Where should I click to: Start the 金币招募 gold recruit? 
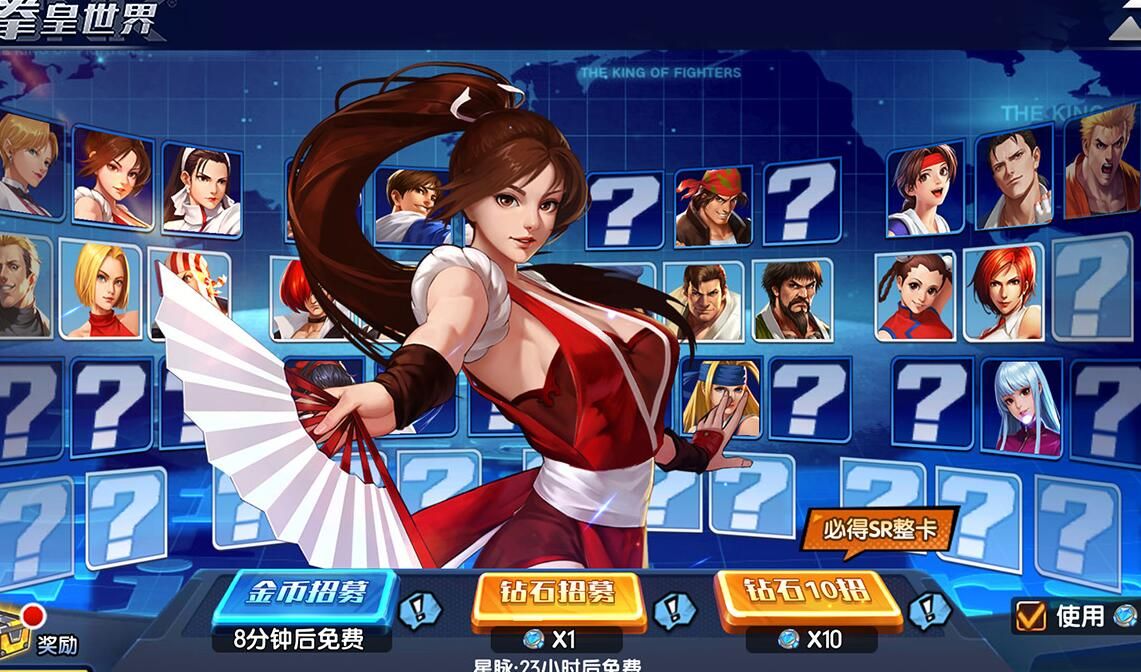click(x=306, y=594)
